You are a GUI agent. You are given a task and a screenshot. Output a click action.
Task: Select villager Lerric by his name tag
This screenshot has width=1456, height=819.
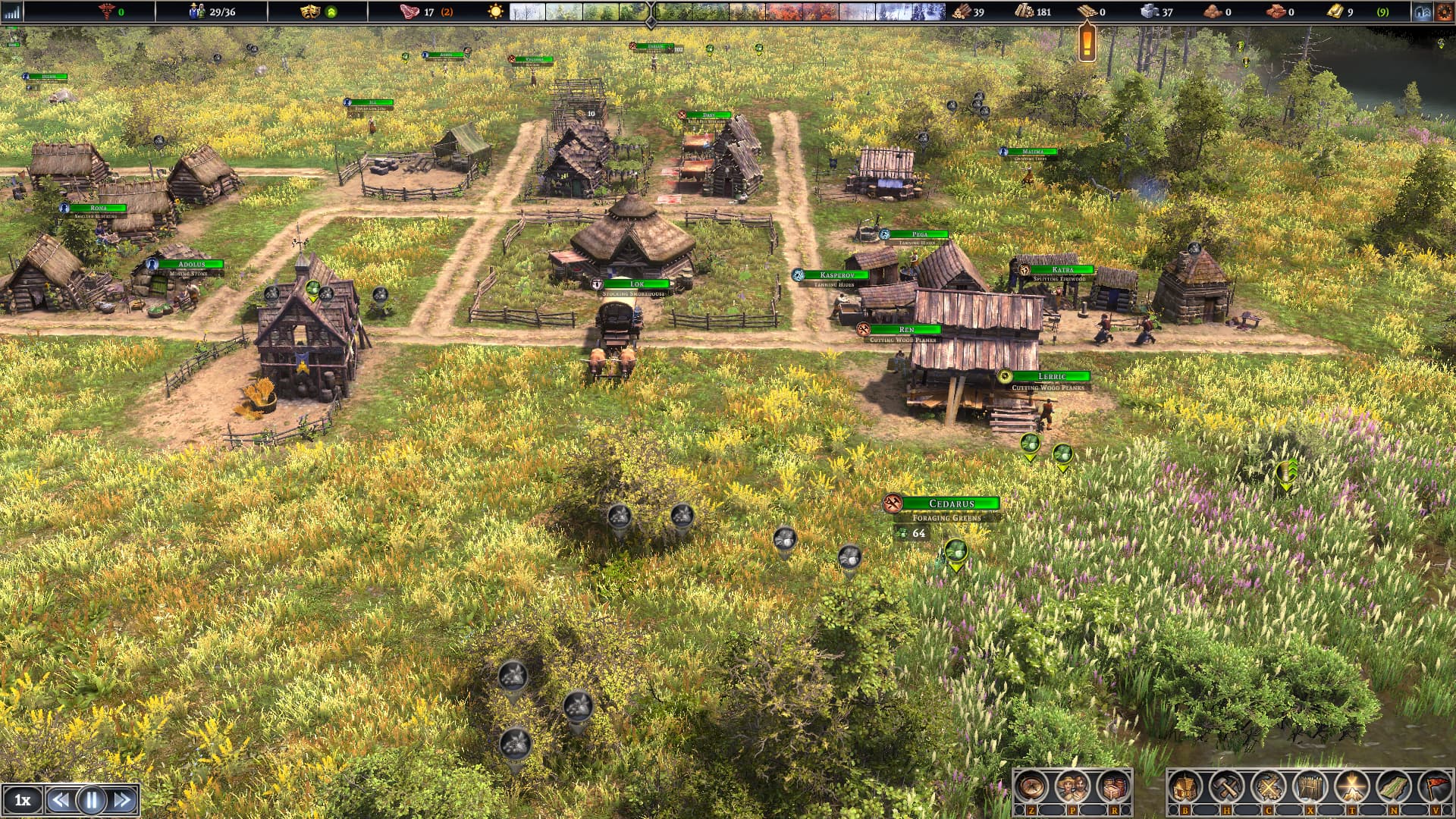1051,377
